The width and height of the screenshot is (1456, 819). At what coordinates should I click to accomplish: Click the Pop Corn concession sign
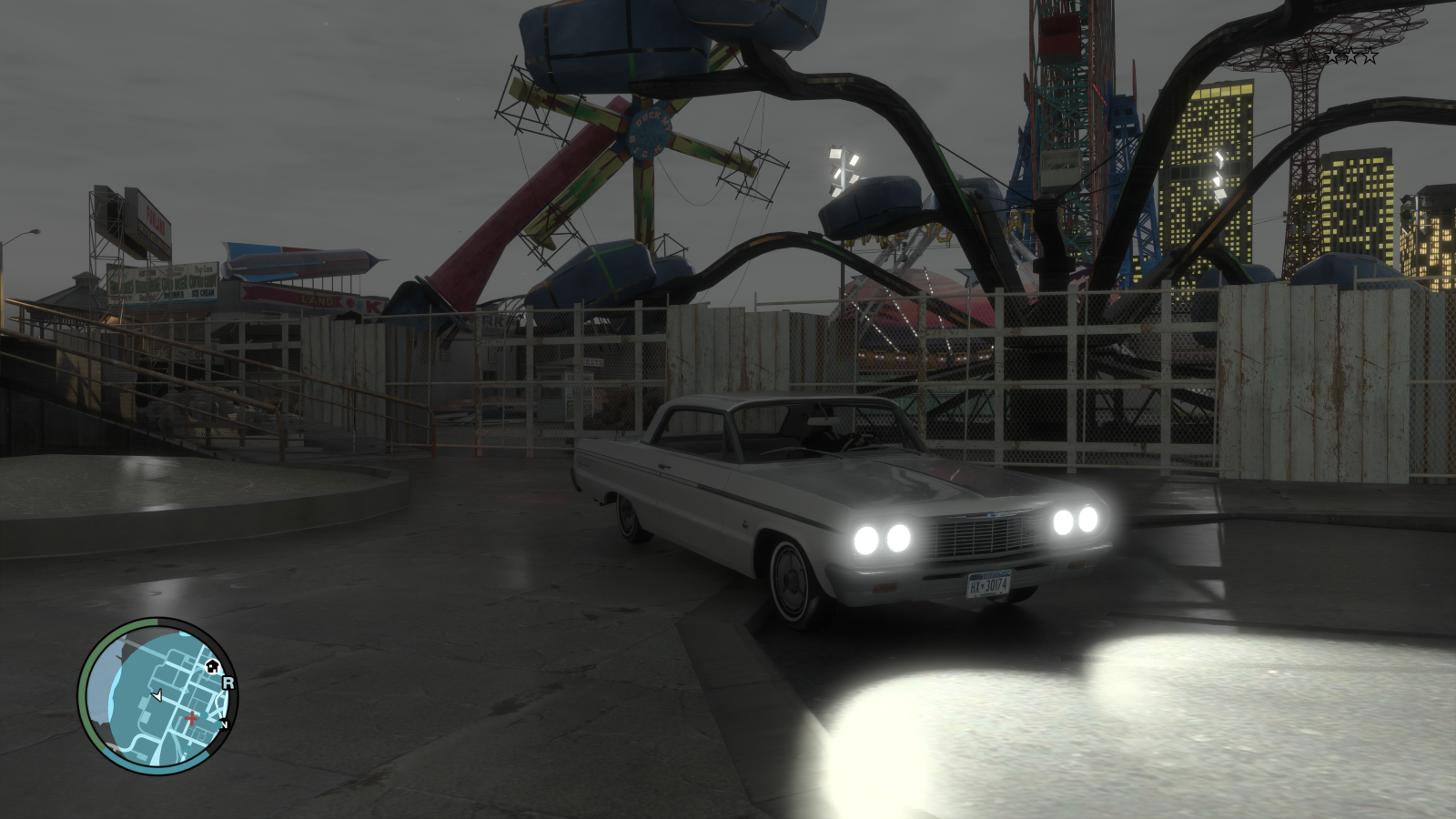204,269
